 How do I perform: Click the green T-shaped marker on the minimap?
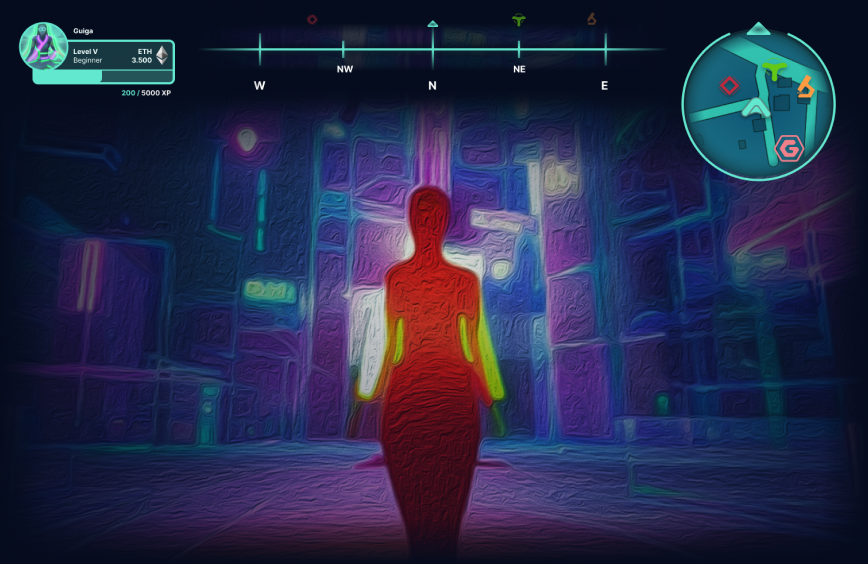pyautogui.click(x=772, y=71)
